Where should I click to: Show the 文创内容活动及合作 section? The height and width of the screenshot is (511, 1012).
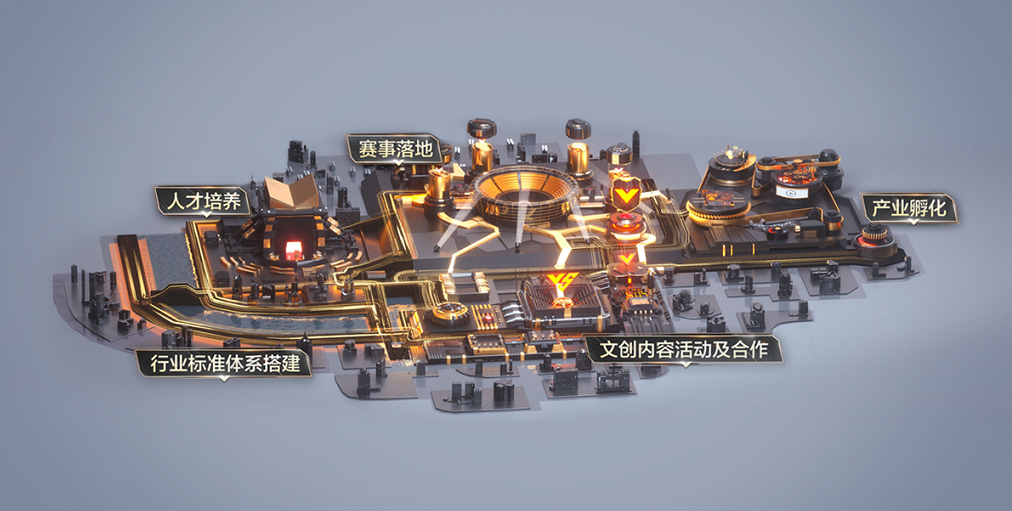tap(683, 351)
